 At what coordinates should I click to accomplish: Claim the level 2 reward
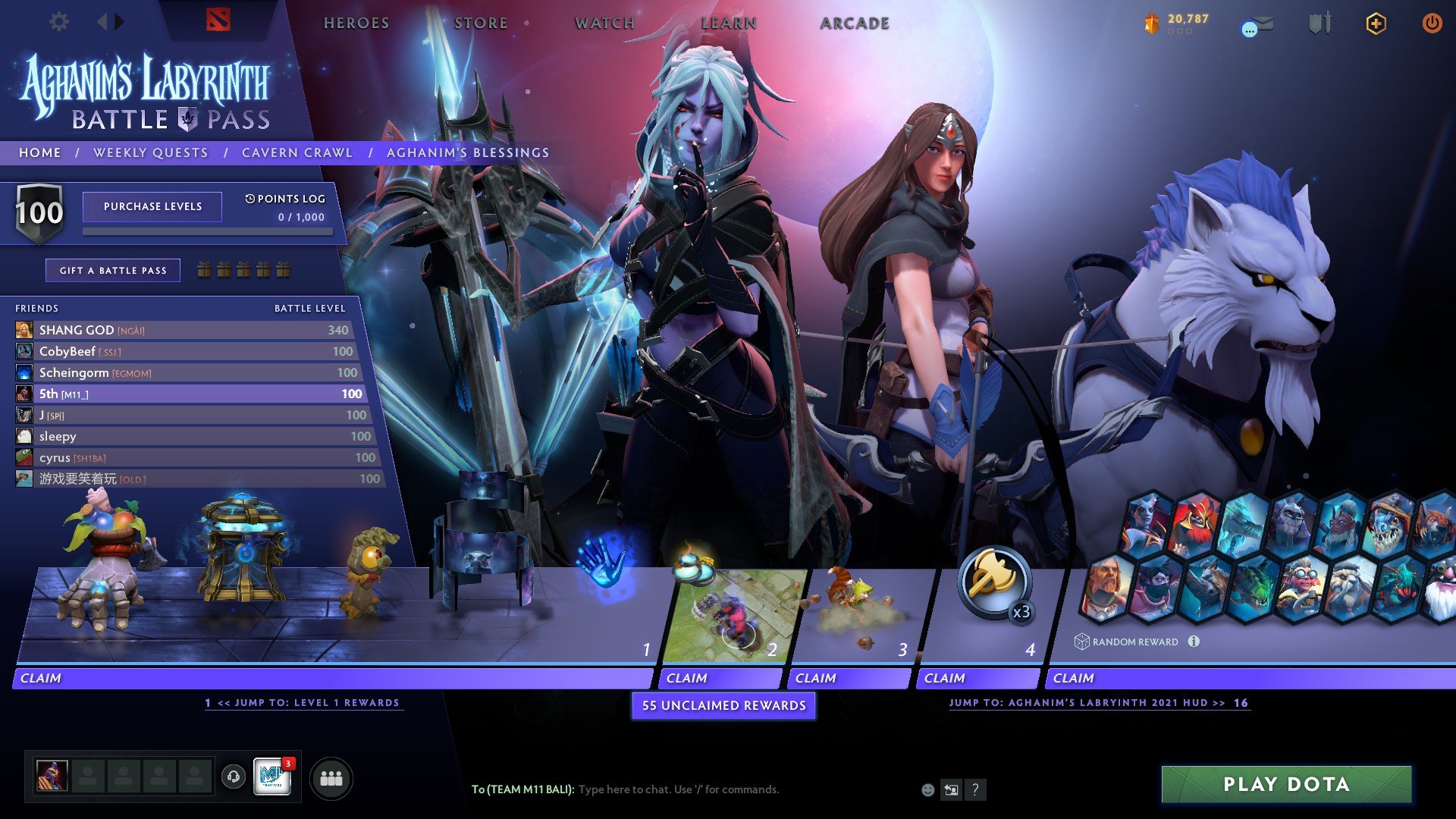(x=720, y=678)
